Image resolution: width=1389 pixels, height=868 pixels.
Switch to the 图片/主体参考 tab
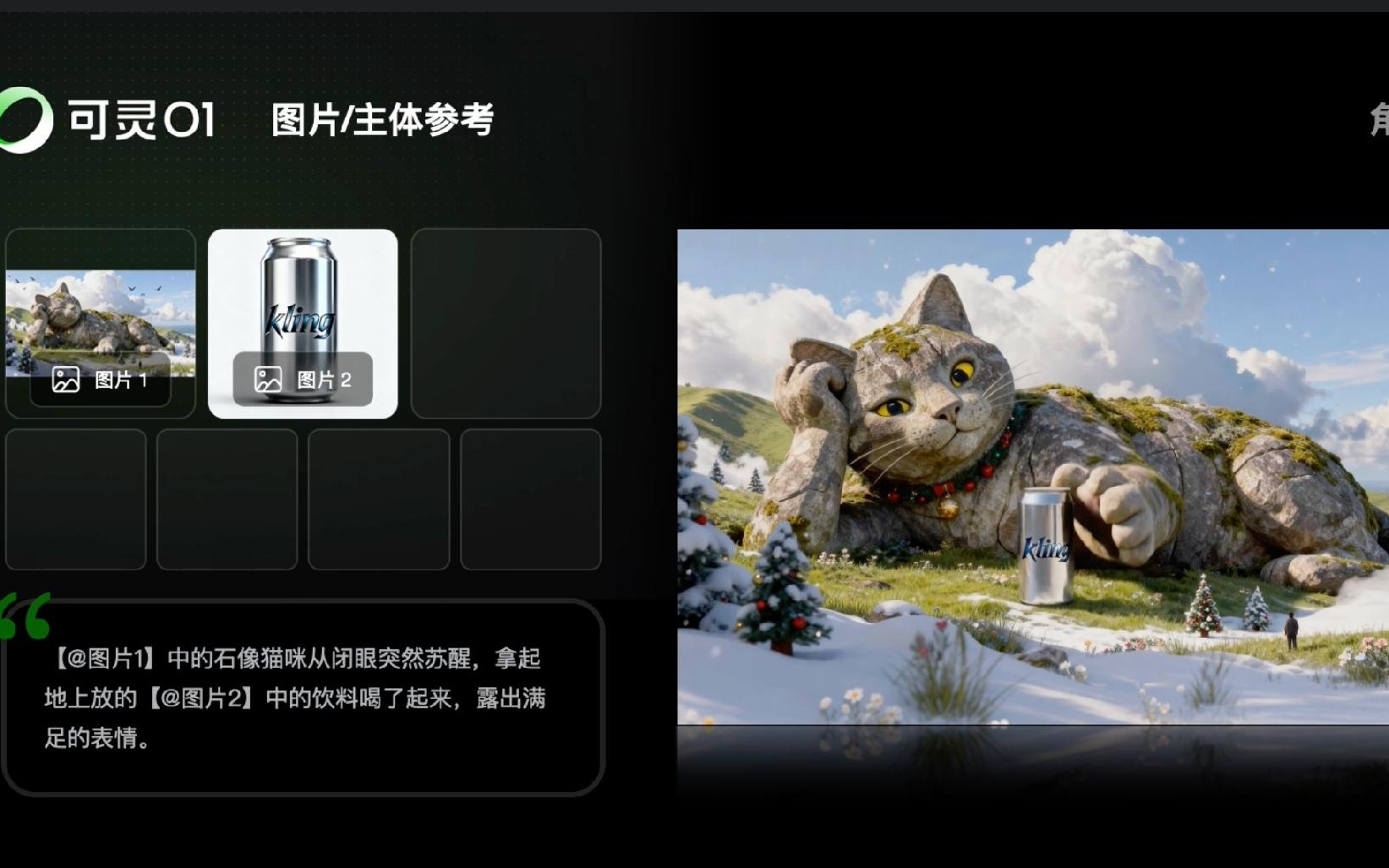[382, 119]
